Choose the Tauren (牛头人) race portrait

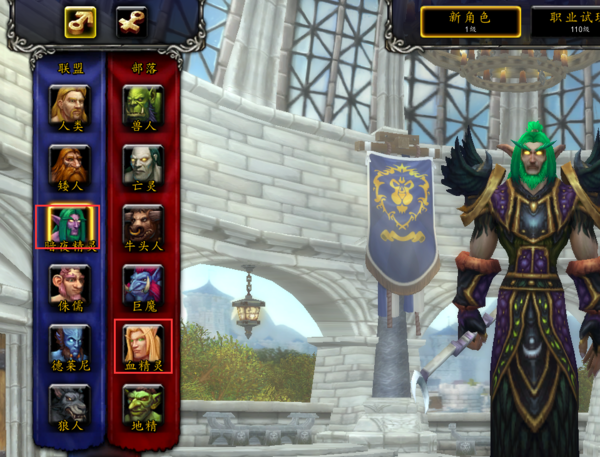[x=142, y=224]
